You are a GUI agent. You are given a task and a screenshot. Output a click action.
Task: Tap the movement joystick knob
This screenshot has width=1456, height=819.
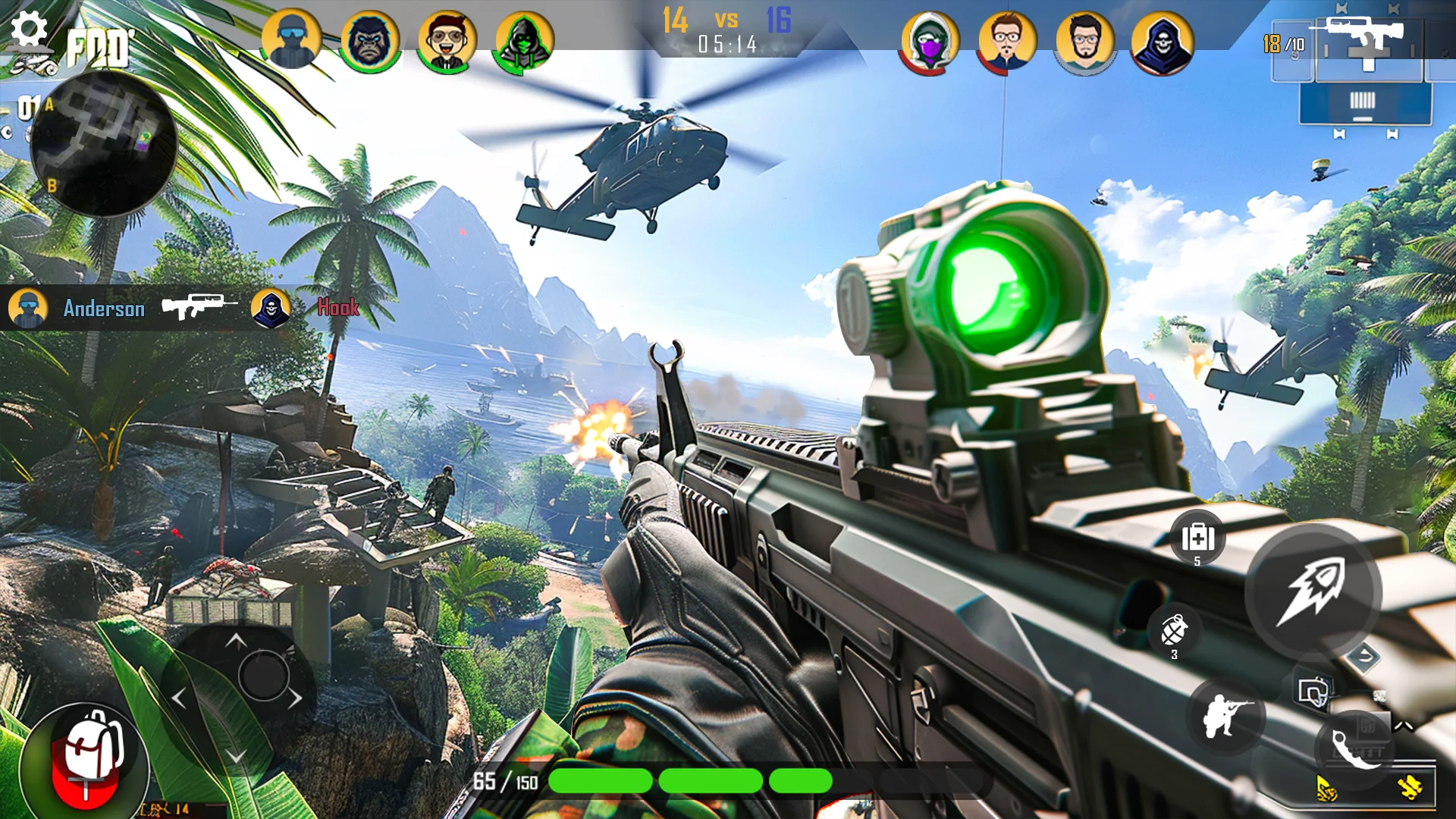point(263,675)
